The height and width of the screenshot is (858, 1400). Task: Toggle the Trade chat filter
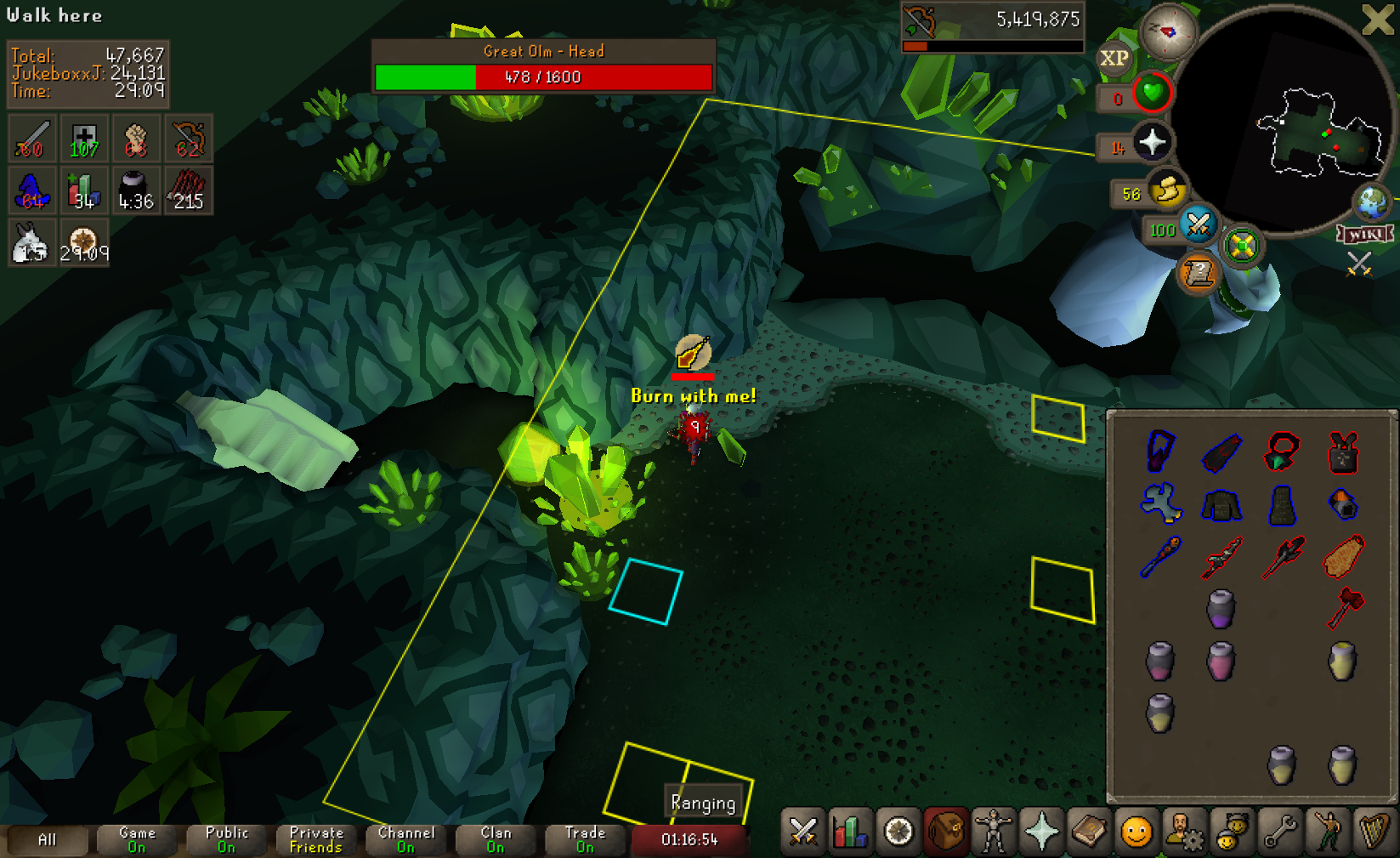(x=586, y=839)
